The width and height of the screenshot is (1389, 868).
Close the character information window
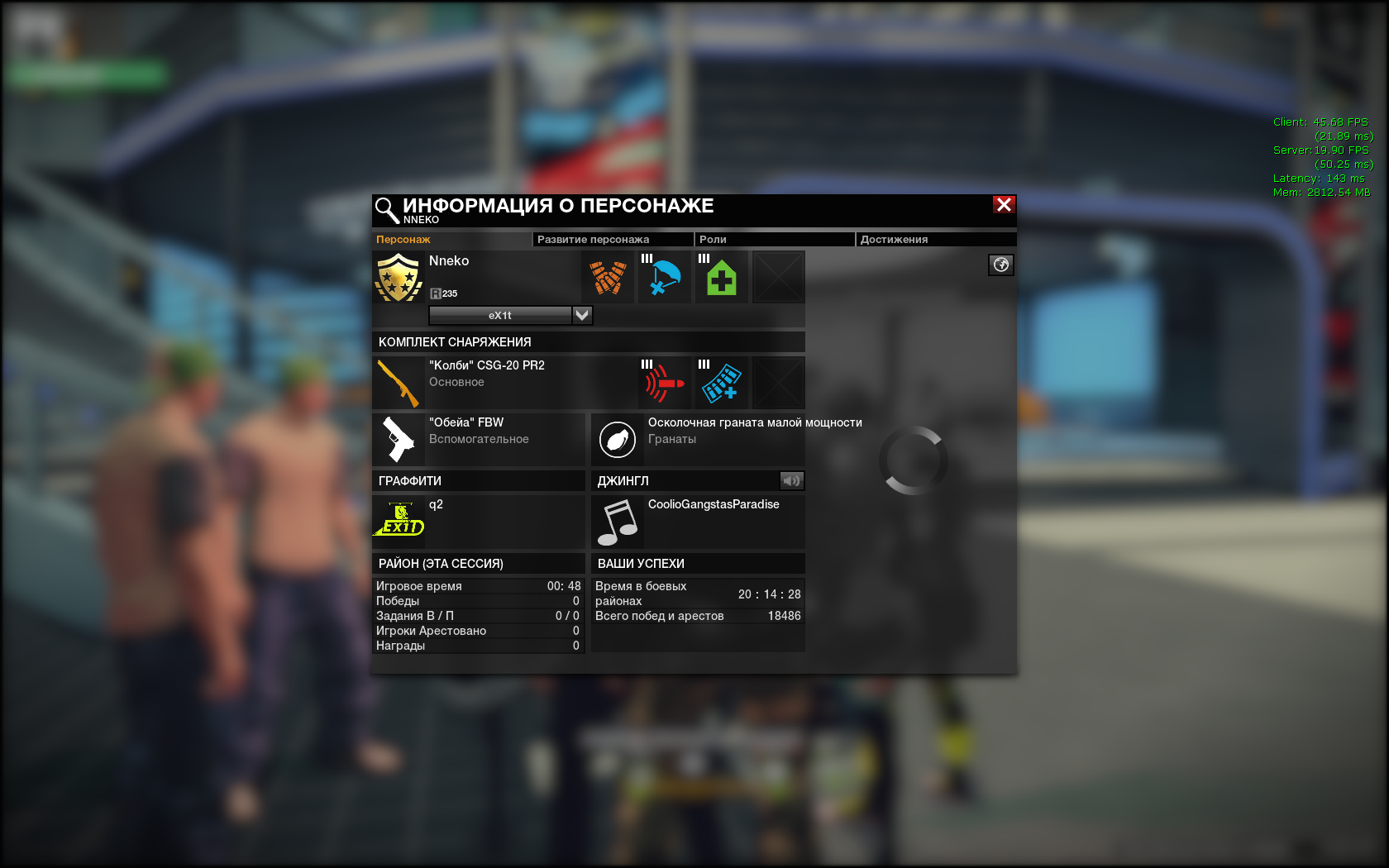[x=1004, y=205]
